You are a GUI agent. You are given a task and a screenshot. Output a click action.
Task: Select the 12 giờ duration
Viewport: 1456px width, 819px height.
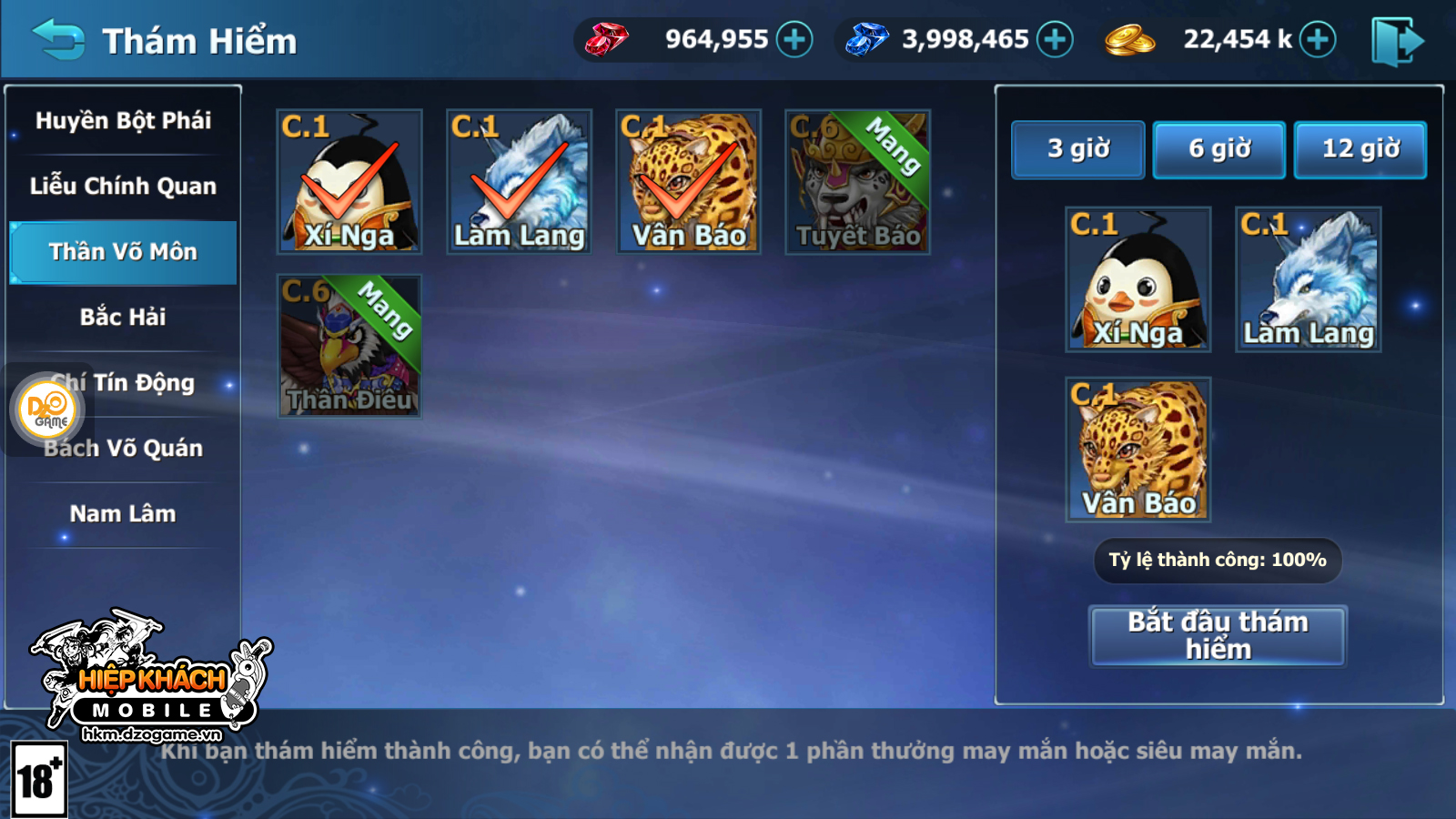tap(1360, 149)
